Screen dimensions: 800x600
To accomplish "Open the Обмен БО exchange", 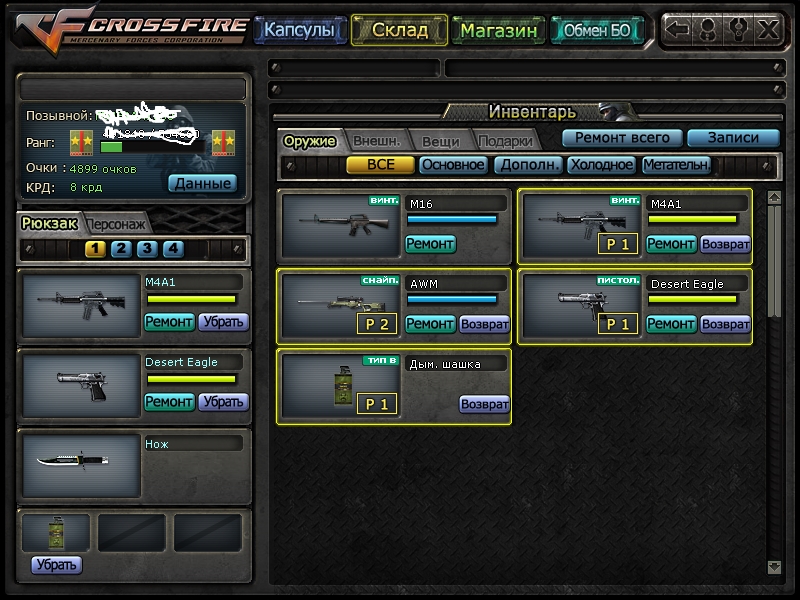I will pos(597,30).
